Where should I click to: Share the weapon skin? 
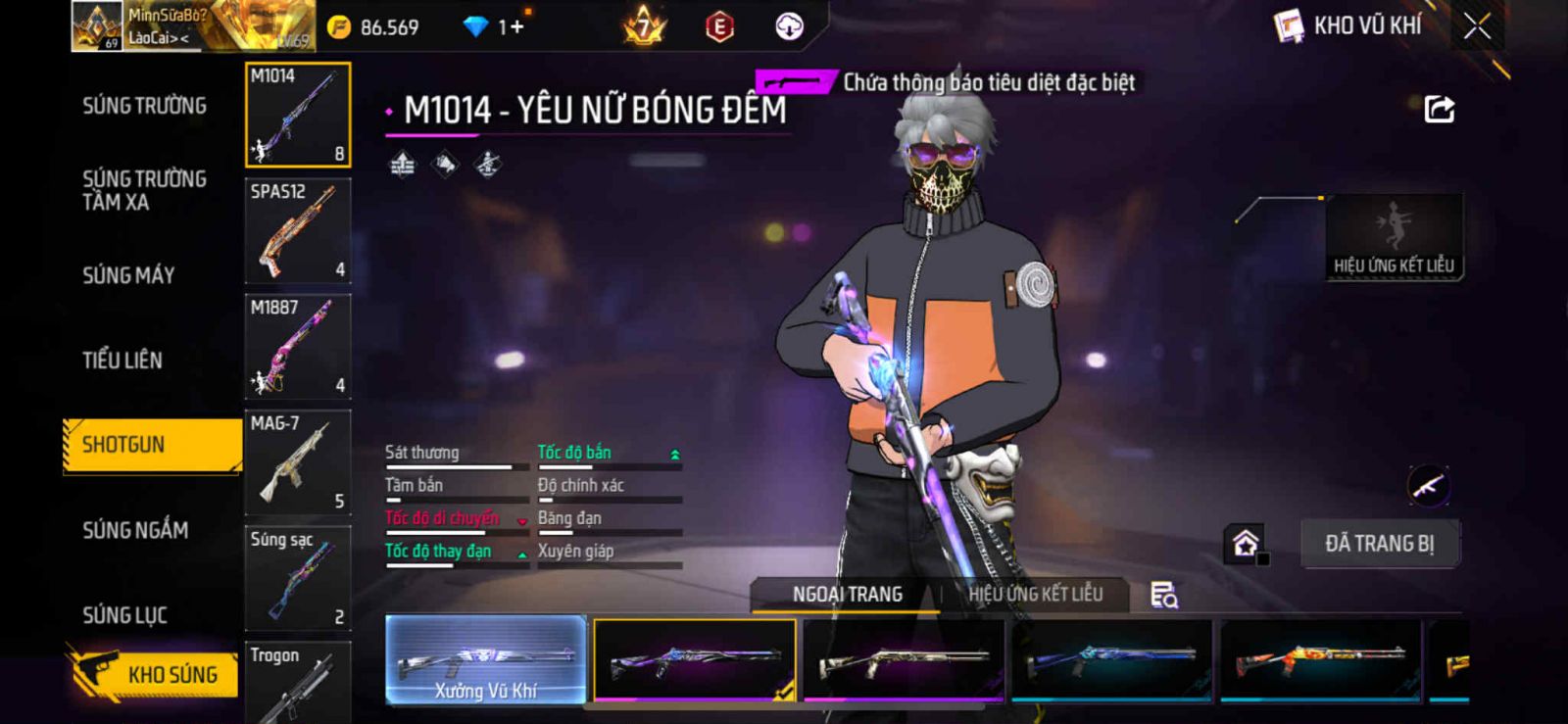point(1439,109)
